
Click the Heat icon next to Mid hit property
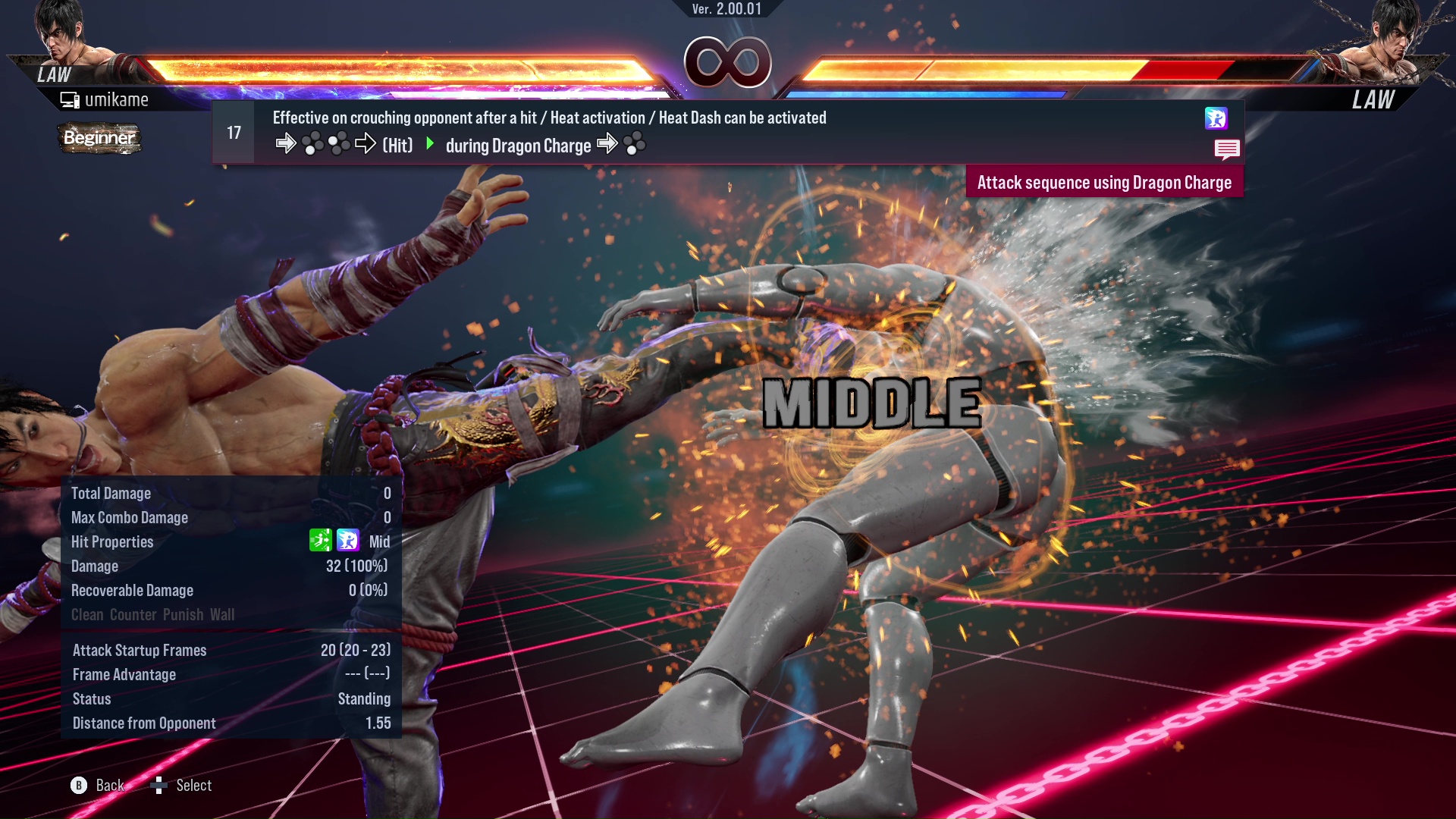tap(347, 541)
